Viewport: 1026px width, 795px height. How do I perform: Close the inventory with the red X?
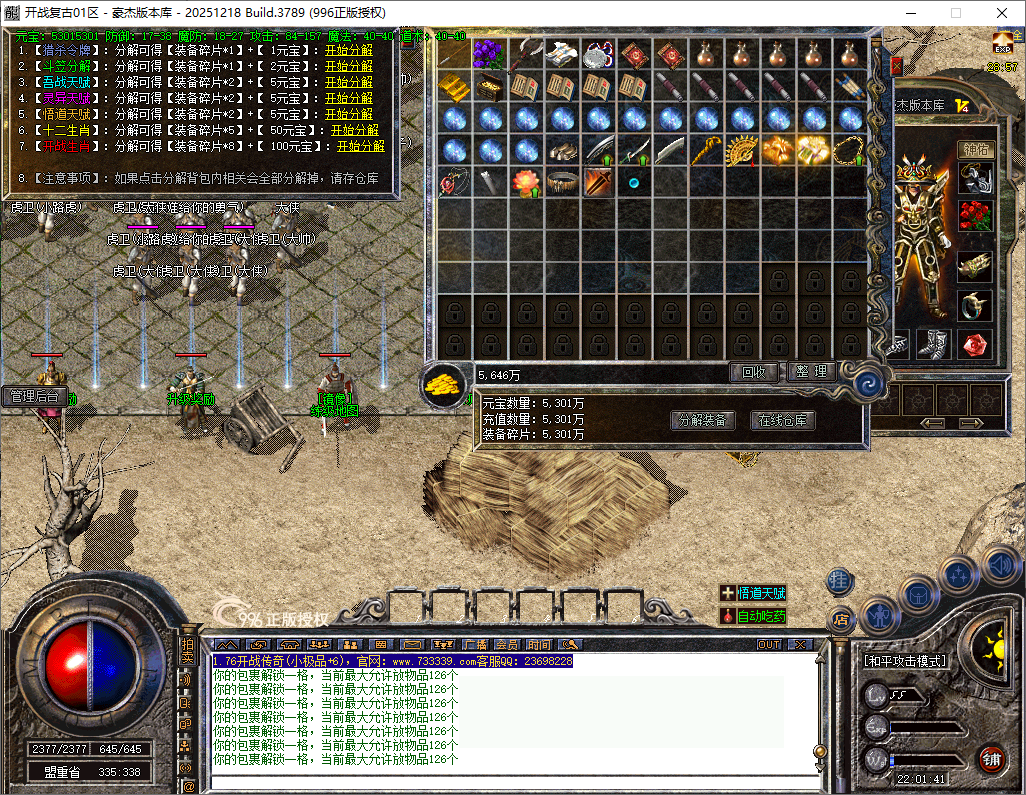pos(896,66)
